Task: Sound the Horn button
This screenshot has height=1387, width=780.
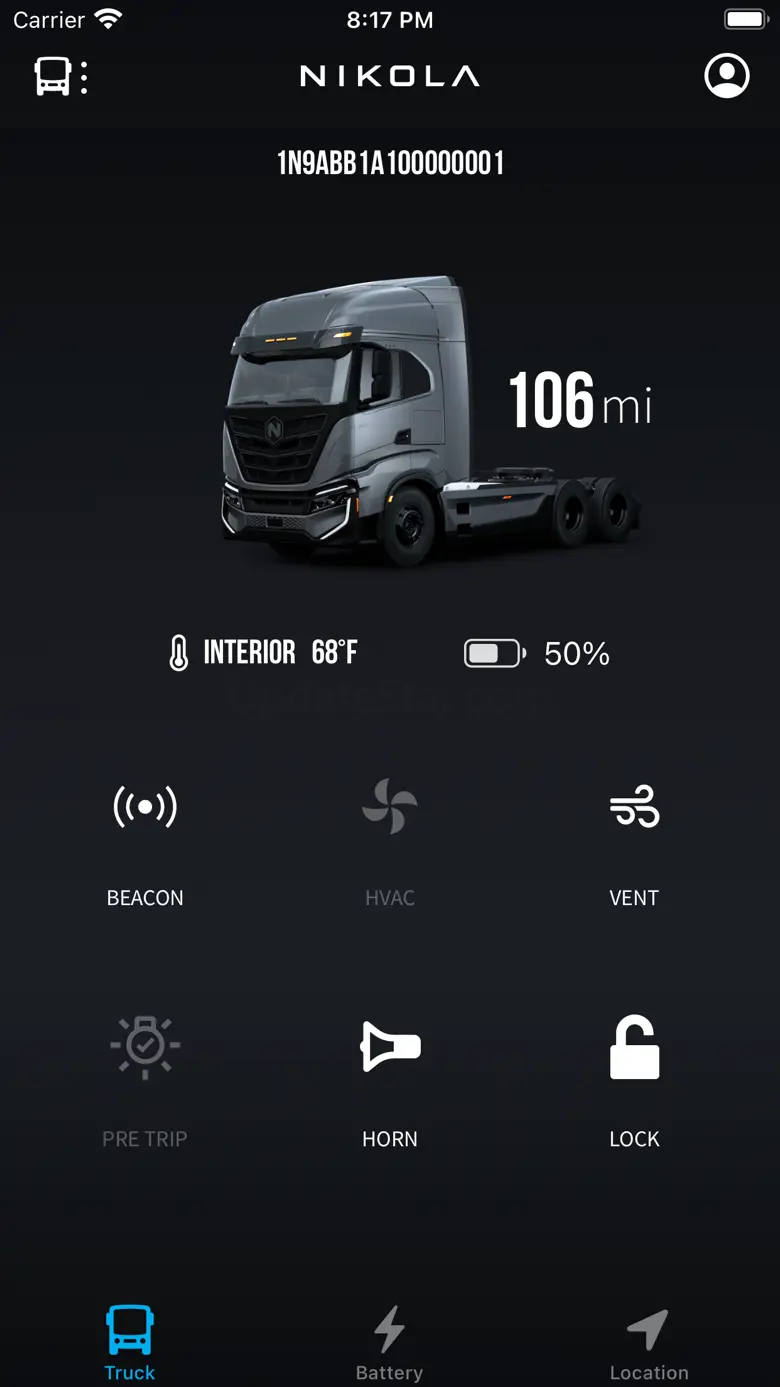Action: click(x=389, y=1047)
